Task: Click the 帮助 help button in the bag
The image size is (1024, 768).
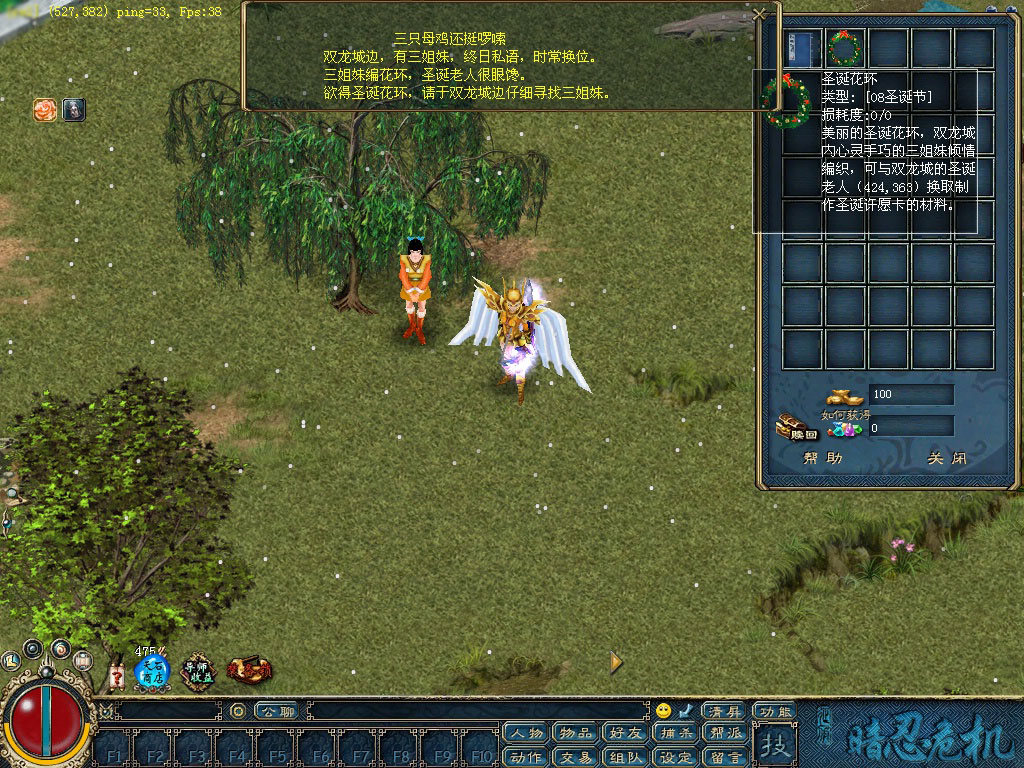Action: click(x=823, y=459)
